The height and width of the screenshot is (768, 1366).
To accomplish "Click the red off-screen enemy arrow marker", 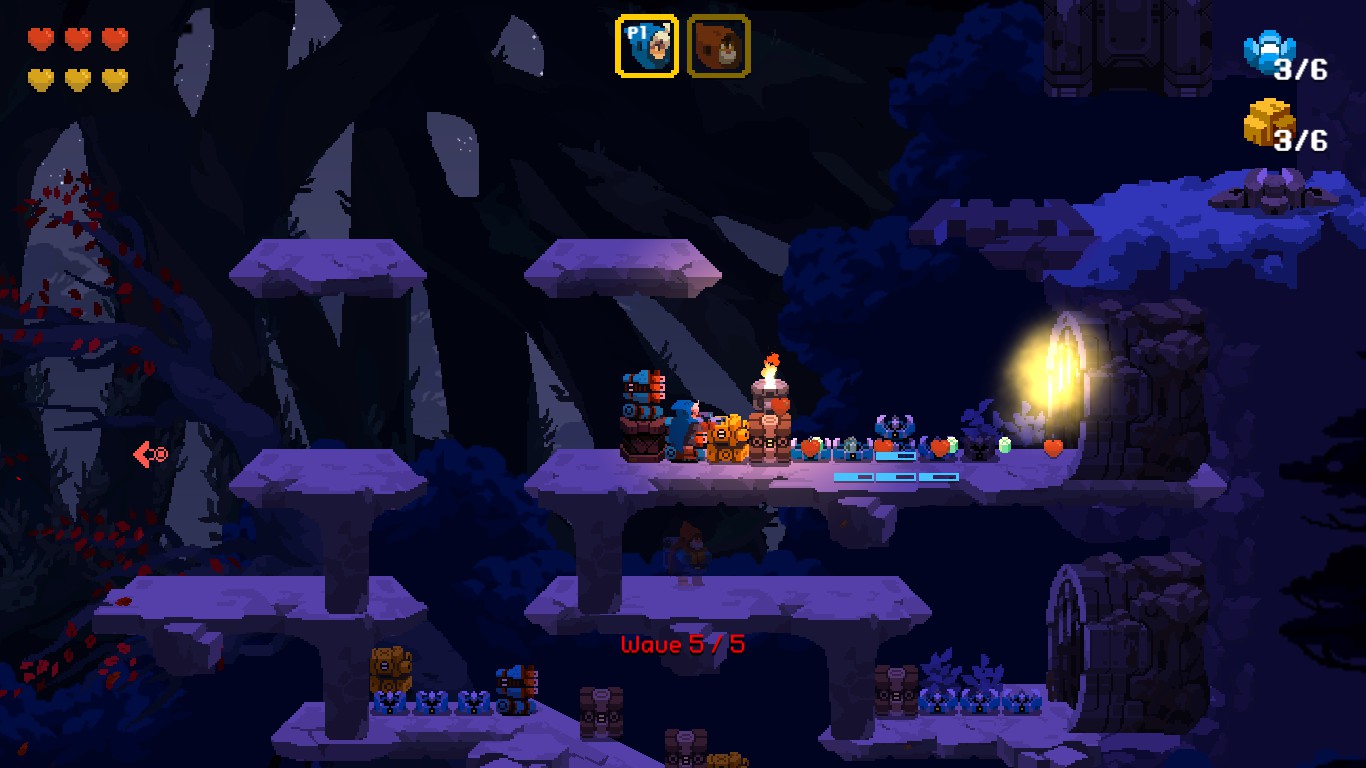I will 150,455.
